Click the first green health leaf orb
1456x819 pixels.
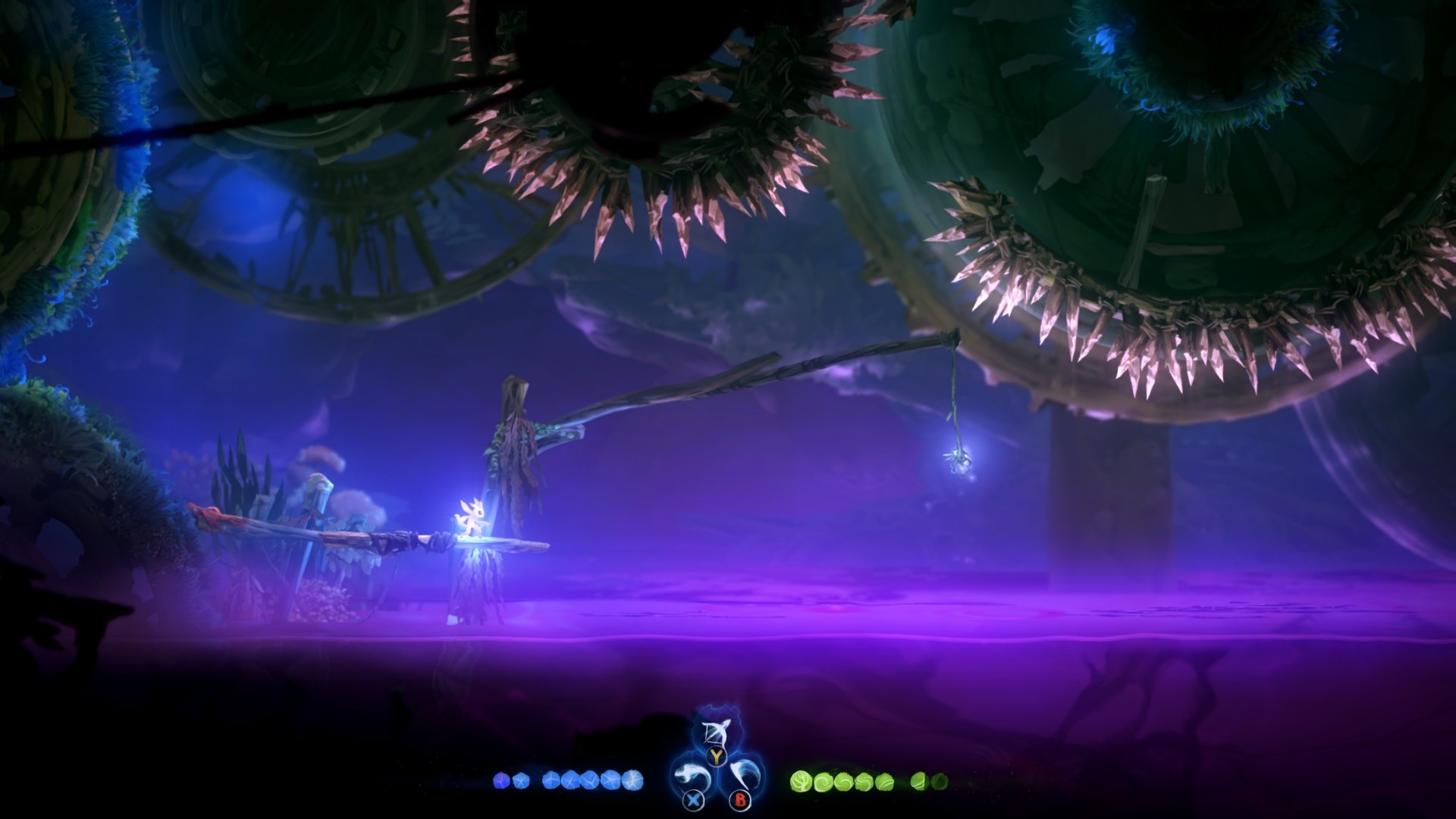point(800,780)
